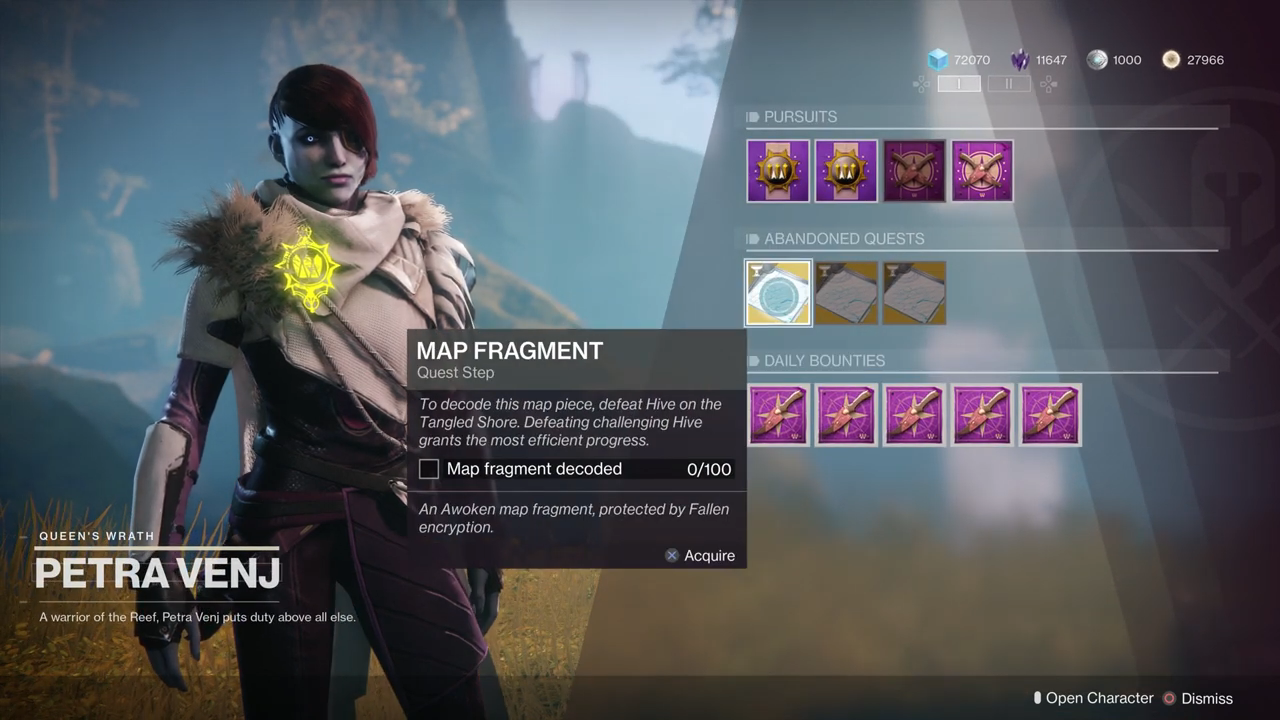Select the dimmed crossed-knives pursuit

tap(914, 171)
